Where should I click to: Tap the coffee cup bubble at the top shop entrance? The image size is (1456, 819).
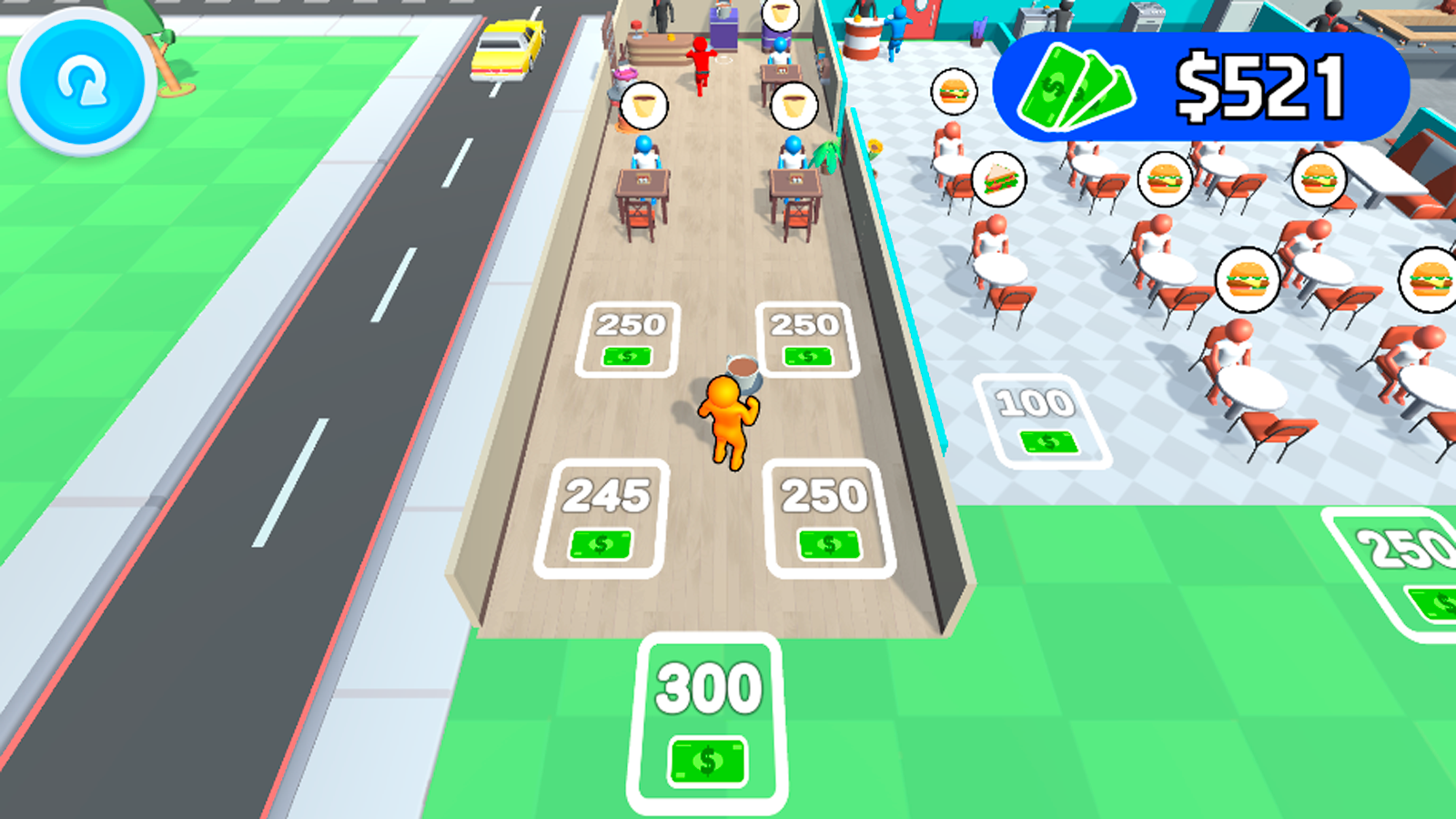point(778,13)
